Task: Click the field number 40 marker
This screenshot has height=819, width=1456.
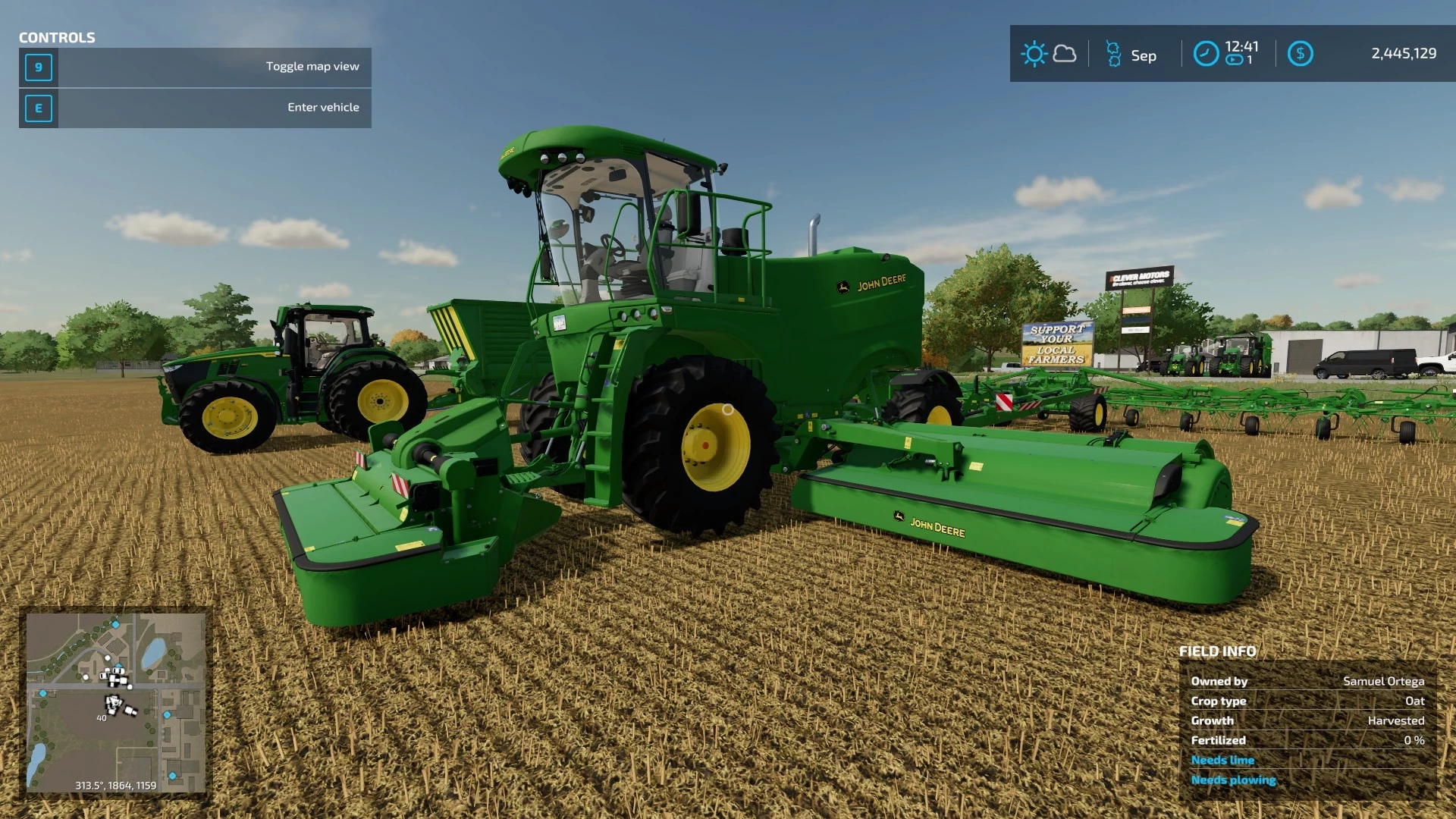Action: tap(101, 717)
